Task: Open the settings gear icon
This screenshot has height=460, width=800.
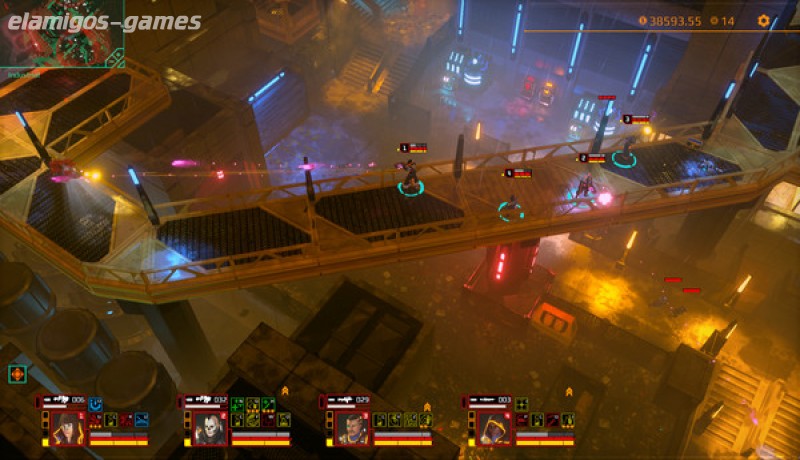Action: coord(764,20)
